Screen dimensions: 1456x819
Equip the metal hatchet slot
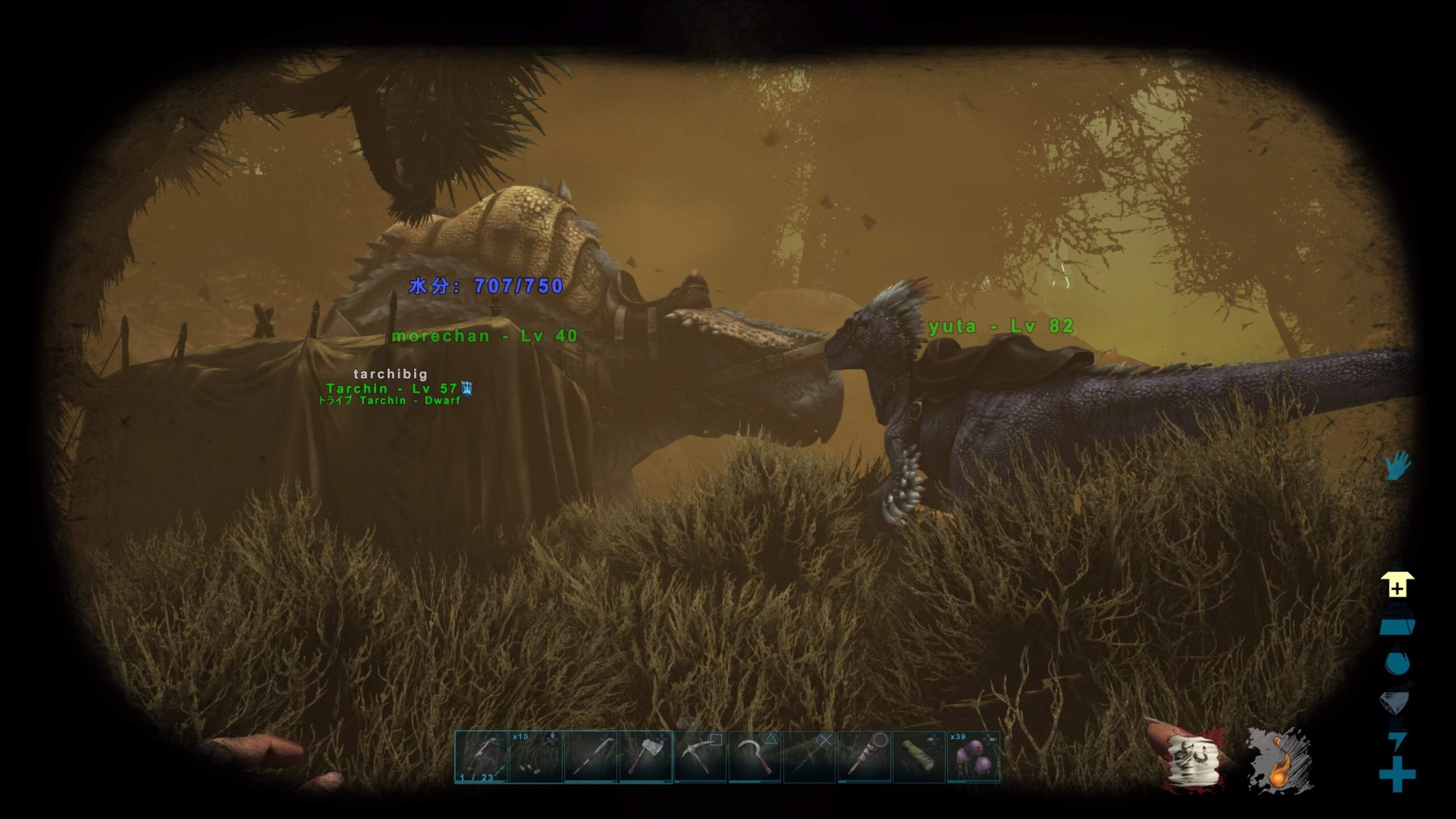pos(646,757)
